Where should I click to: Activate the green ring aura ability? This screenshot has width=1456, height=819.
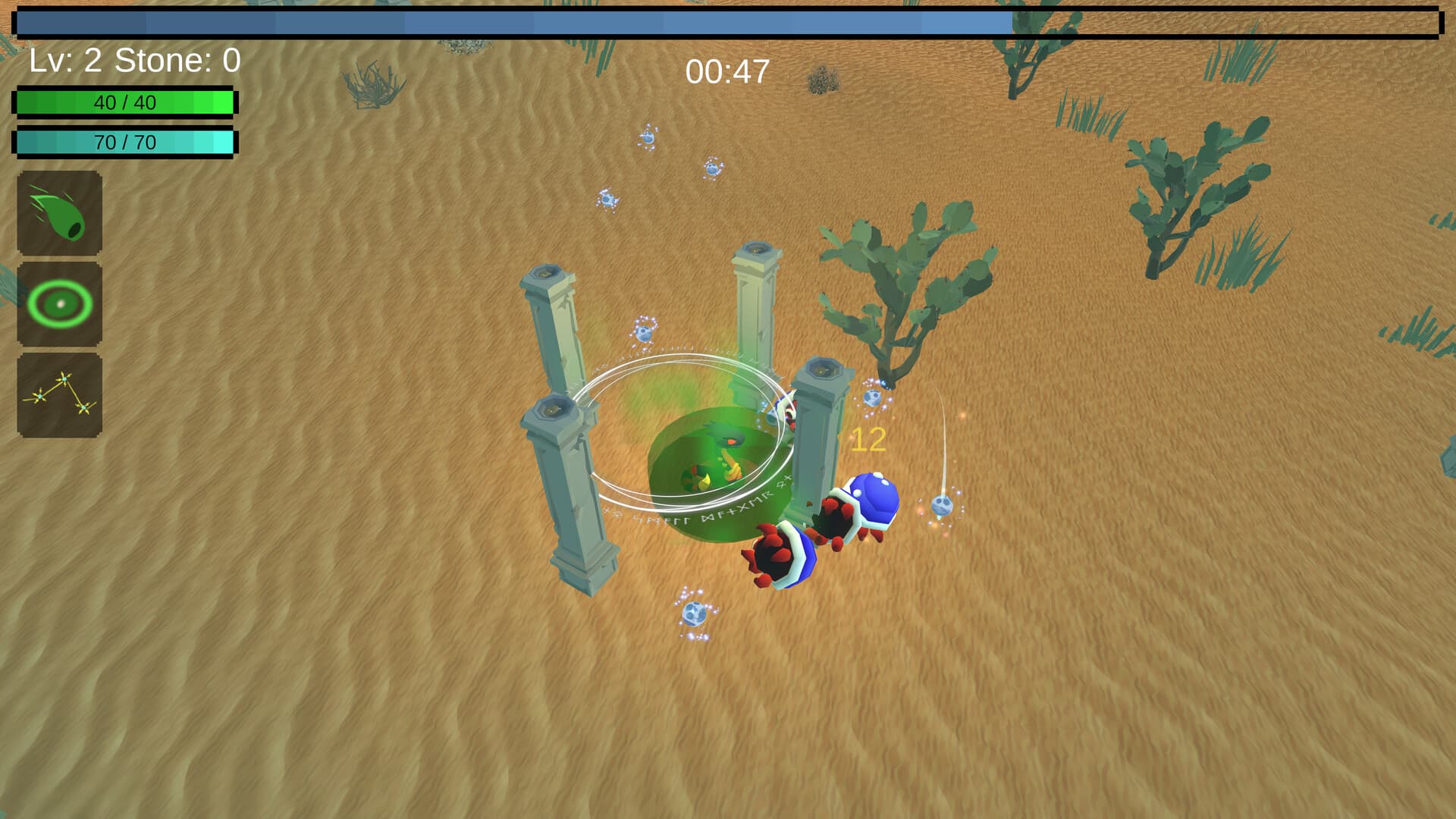[x=59, y=302]
